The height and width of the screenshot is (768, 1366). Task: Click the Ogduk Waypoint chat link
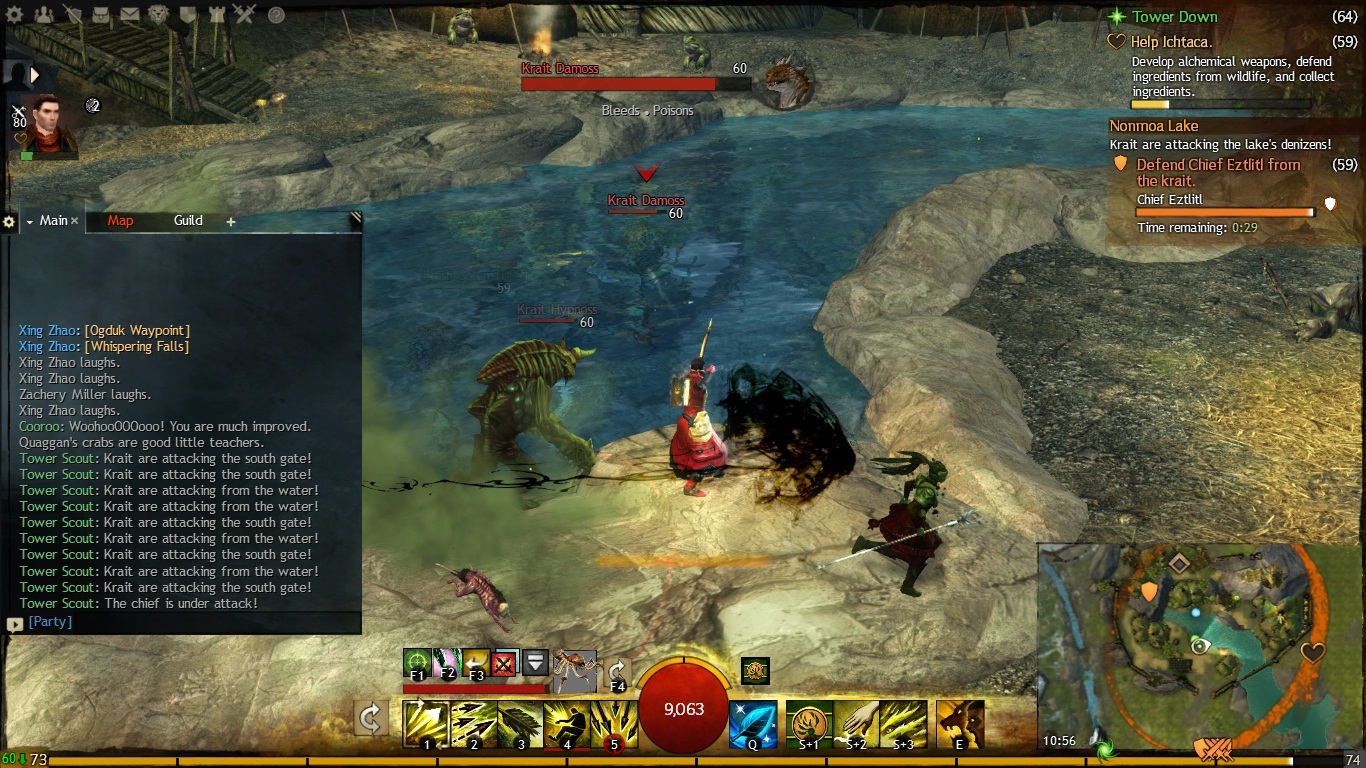[x=137, y=330]
